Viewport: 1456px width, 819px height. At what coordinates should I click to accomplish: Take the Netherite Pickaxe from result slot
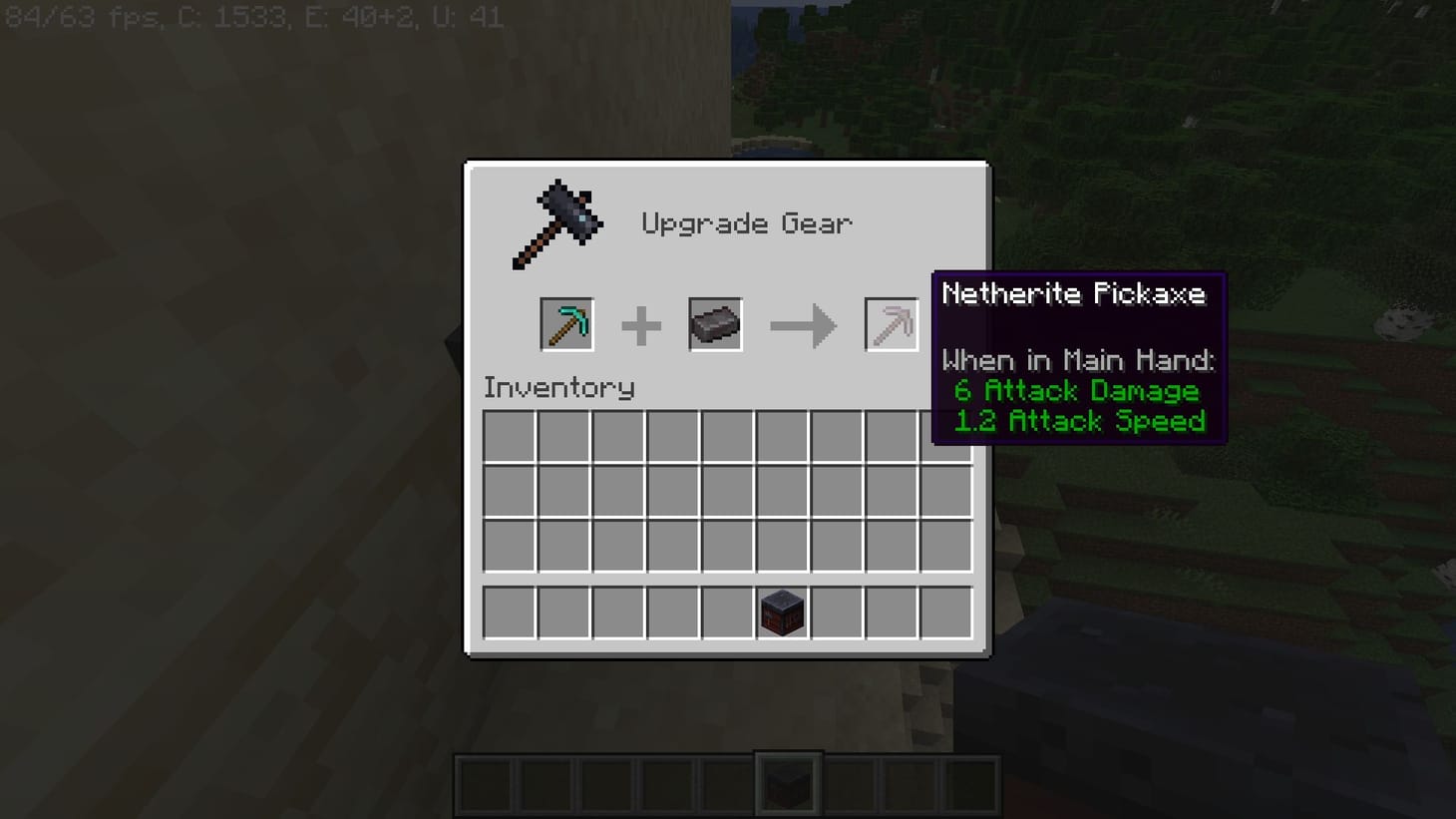point(891,324)
